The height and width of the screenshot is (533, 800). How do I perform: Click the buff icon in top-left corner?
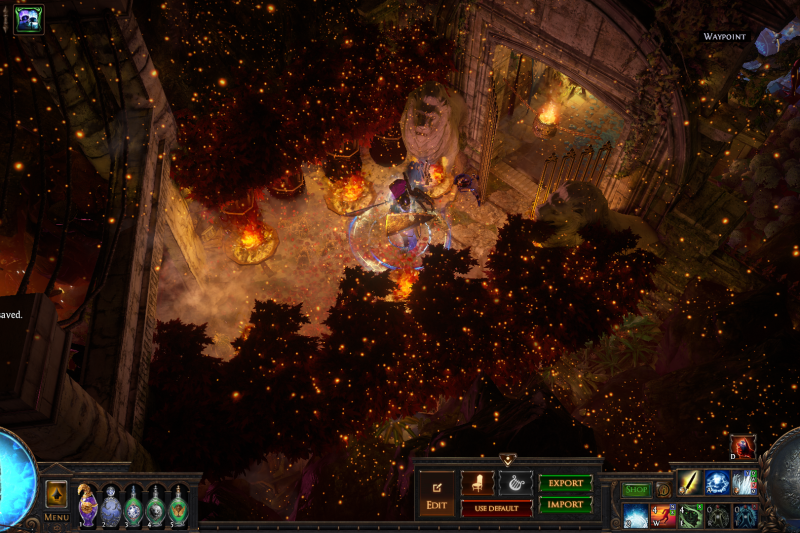pos(29,19)
